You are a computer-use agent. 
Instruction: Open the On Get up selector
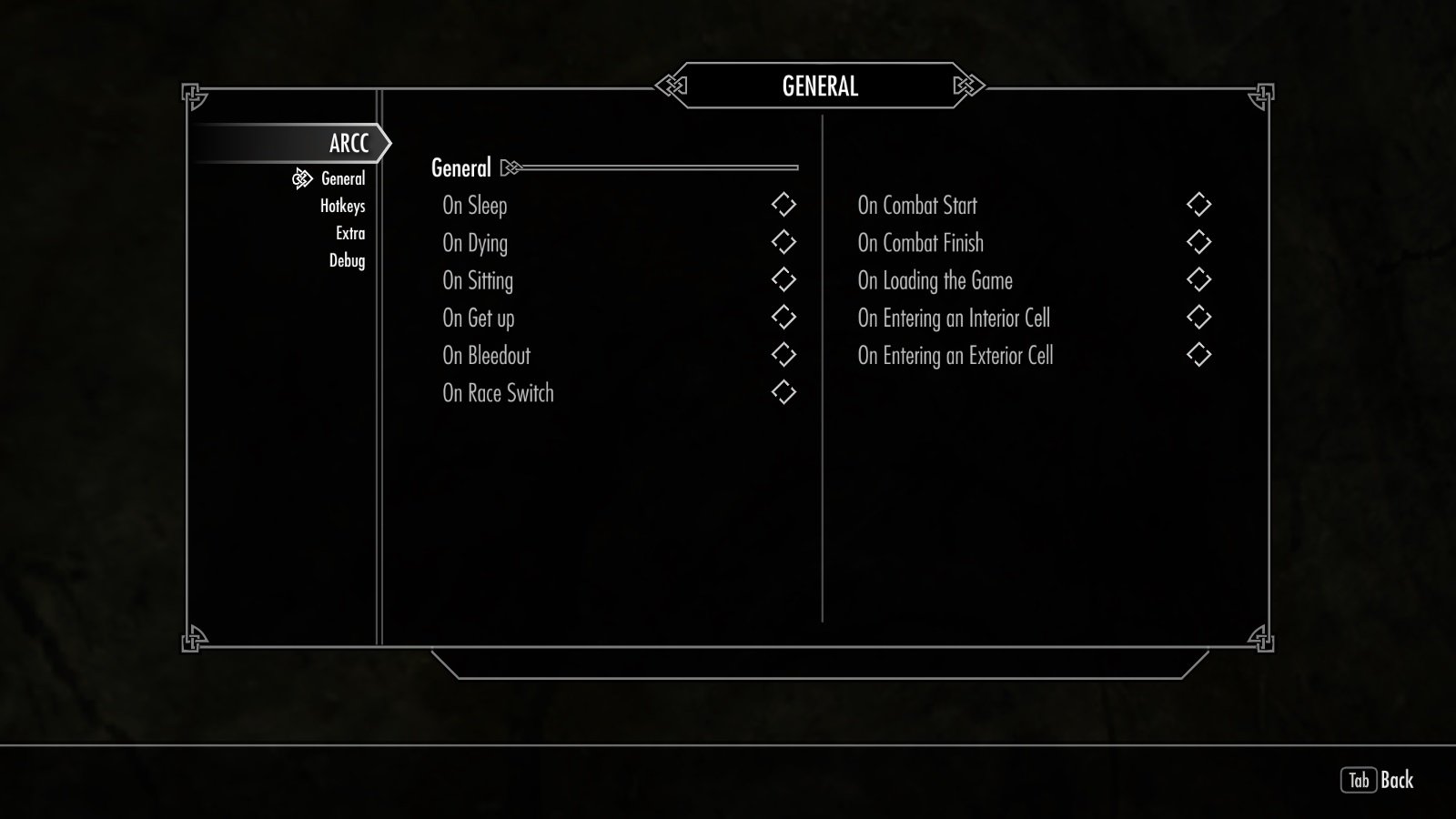(x=784, y=318)
